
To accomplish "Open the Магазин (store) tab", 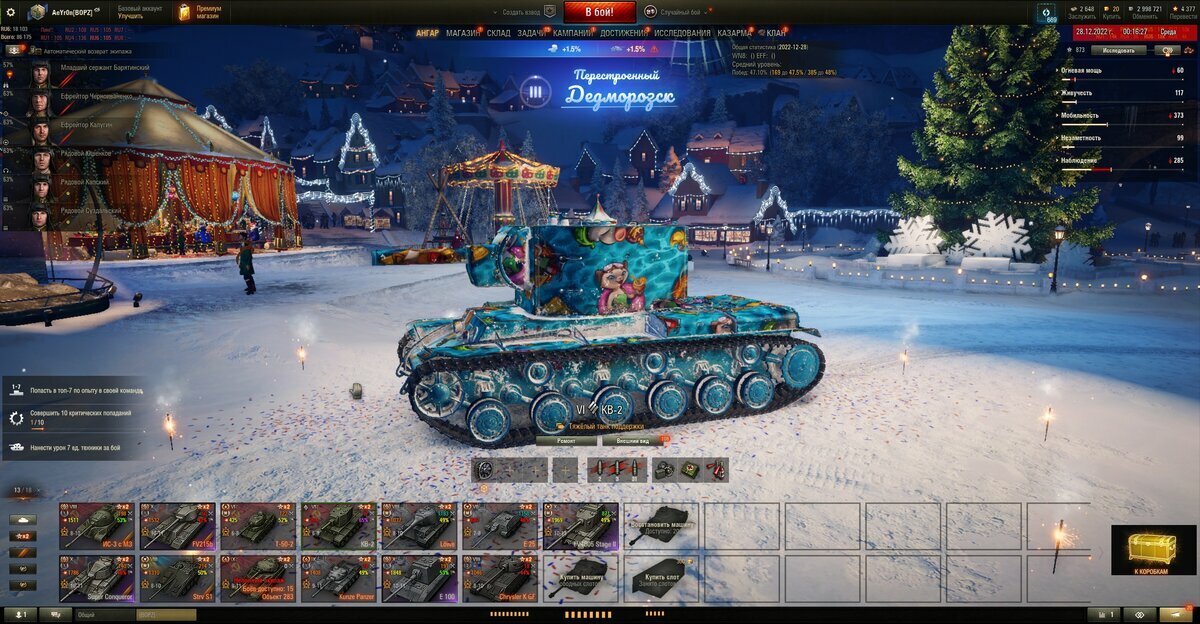I will click(x=462, y=33).
